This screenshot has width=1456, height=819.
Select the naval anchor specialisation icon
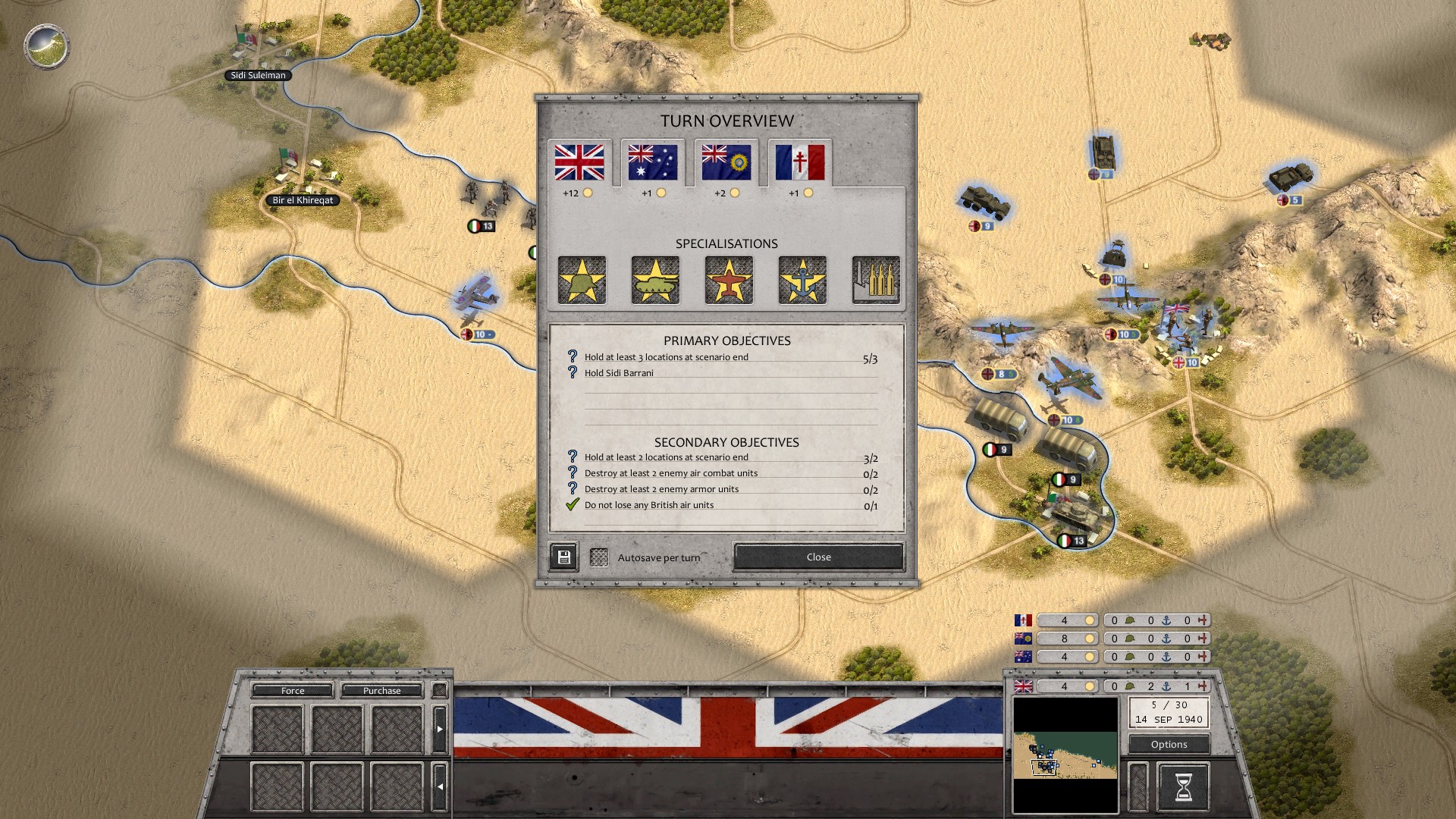(x=802, y=280)
